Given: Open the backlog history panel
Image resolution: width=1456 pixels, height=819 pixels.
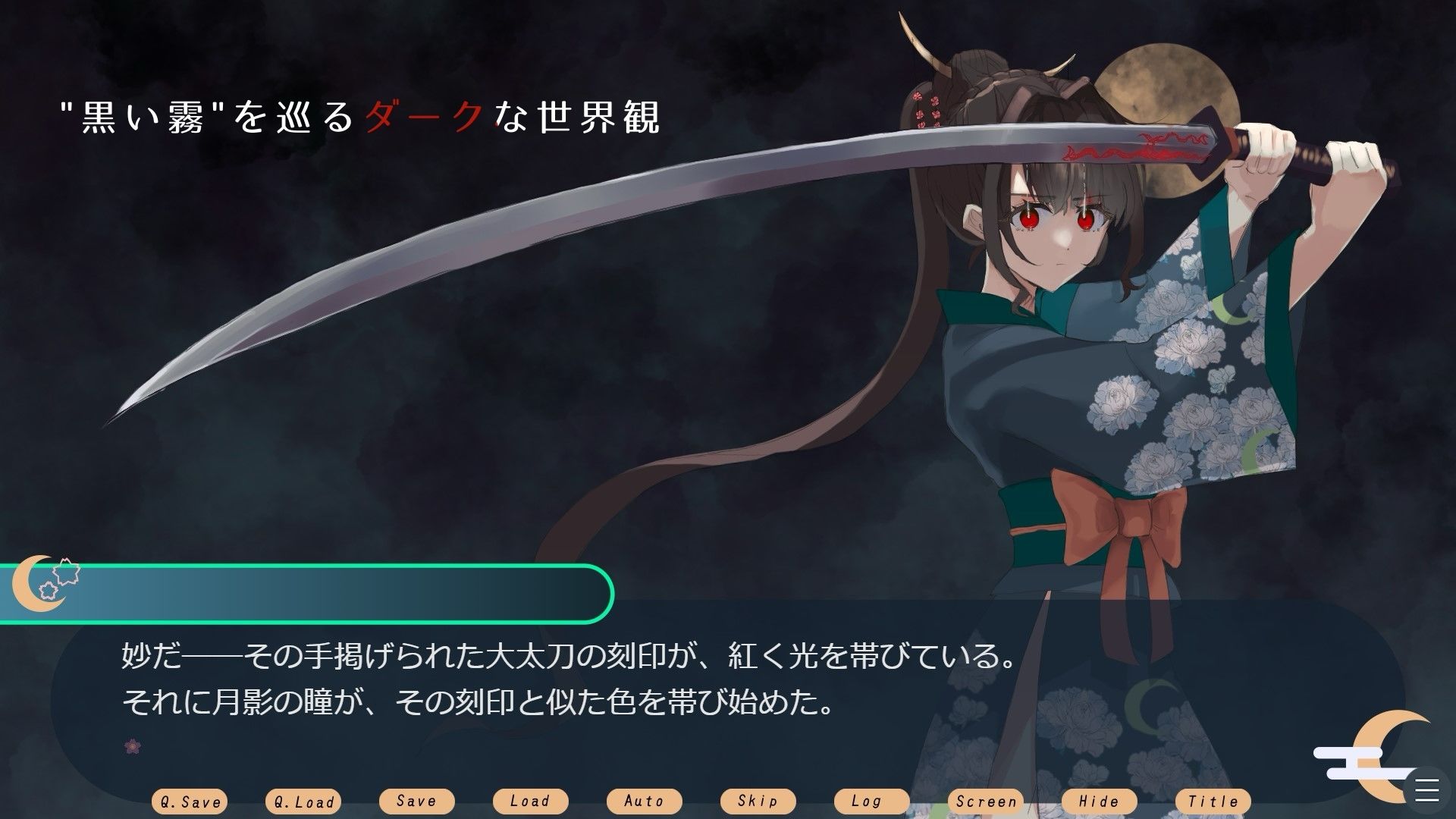Looking at the screenshot, I should 870,801.
